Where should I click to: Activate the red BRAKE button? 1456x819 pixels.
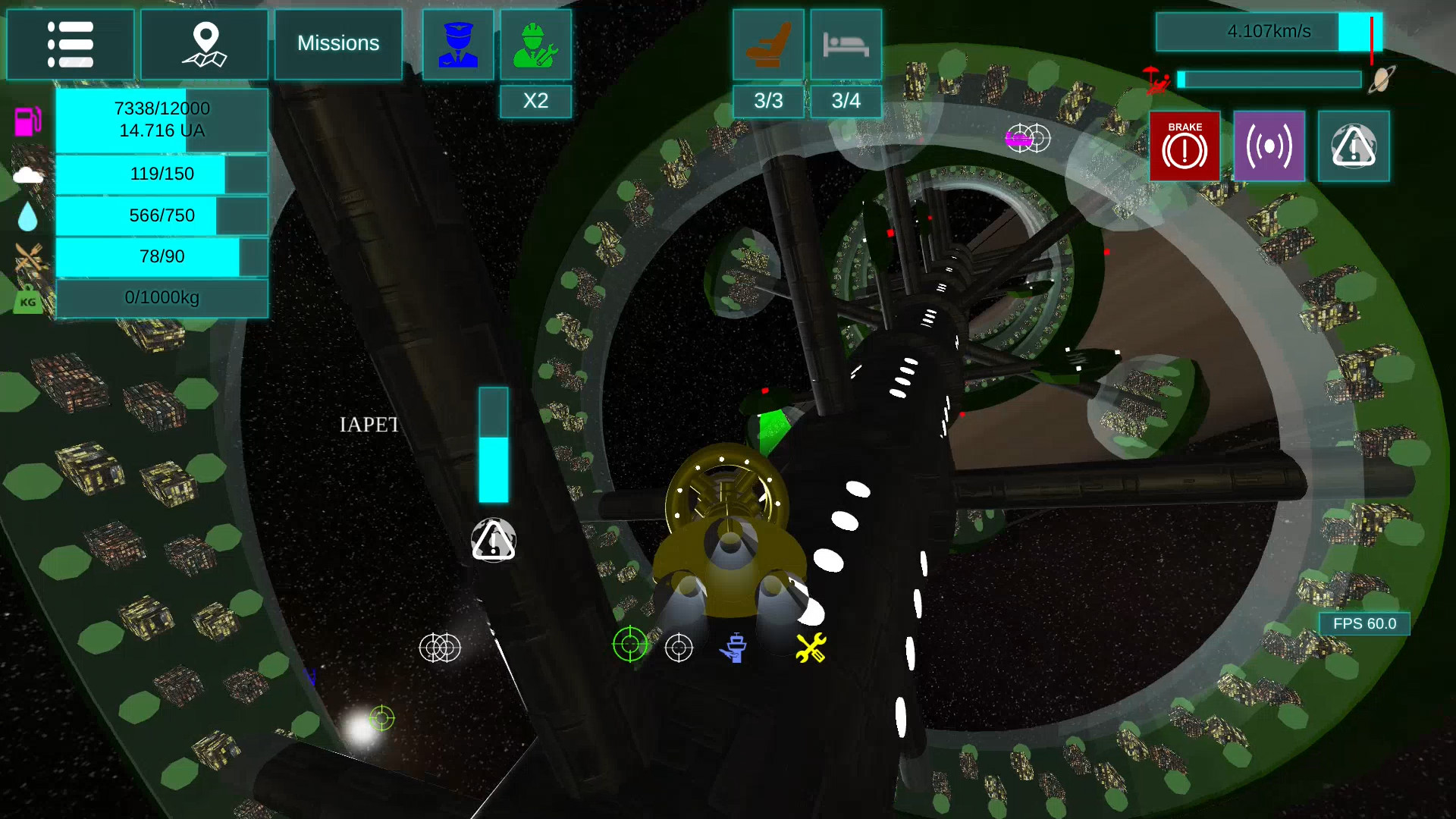1185,146
